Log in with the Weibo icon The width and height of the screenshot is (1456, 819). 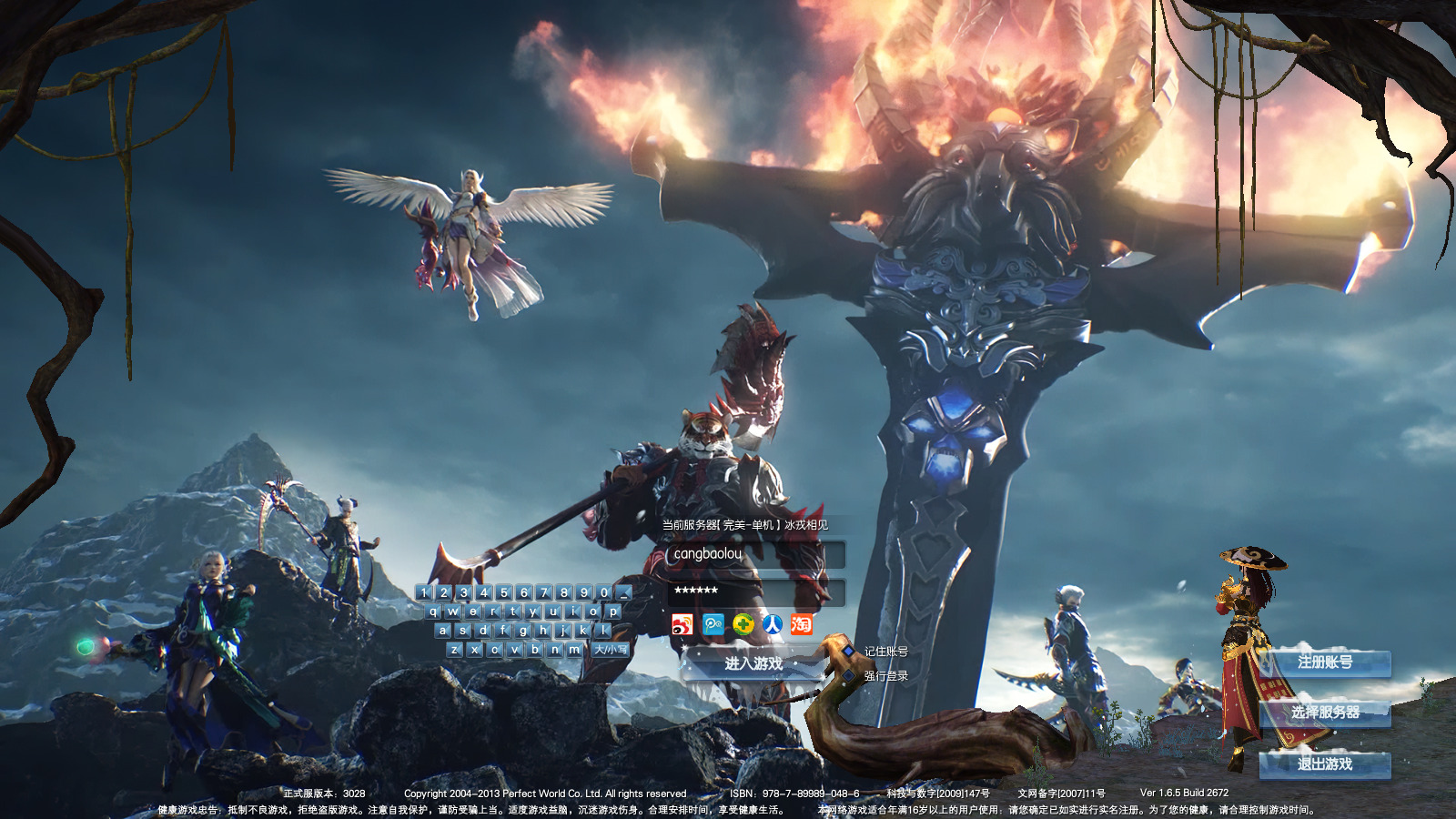pos(682,624)
